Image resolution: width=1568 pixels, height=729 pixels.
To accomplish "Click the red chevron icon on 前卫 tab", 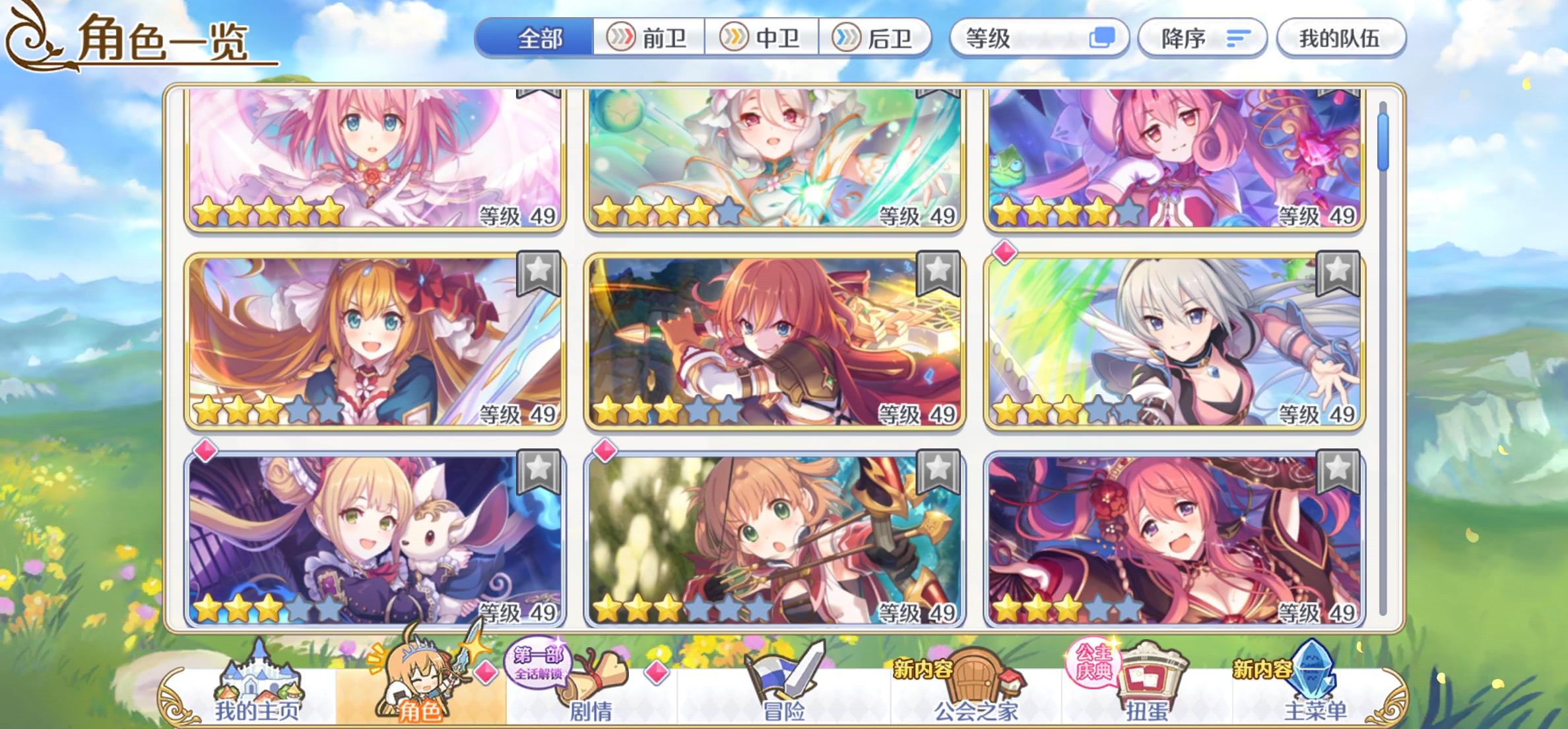I will (623, 38).
